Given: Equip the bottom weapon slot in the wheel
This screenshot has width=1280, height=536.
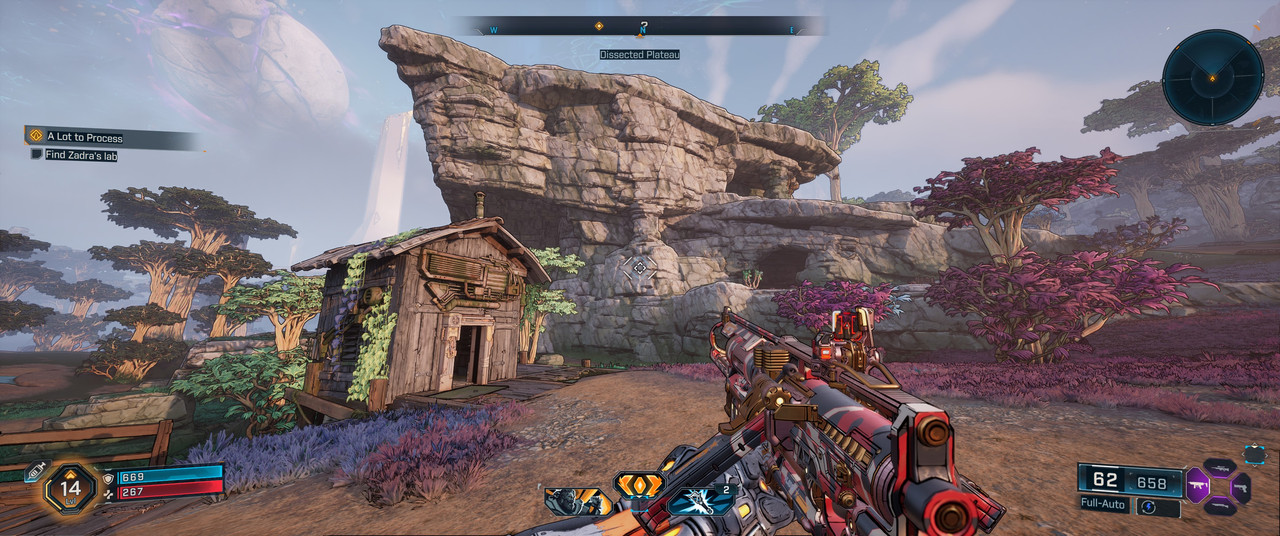Looking at the screenshot, I should 1220,507.
